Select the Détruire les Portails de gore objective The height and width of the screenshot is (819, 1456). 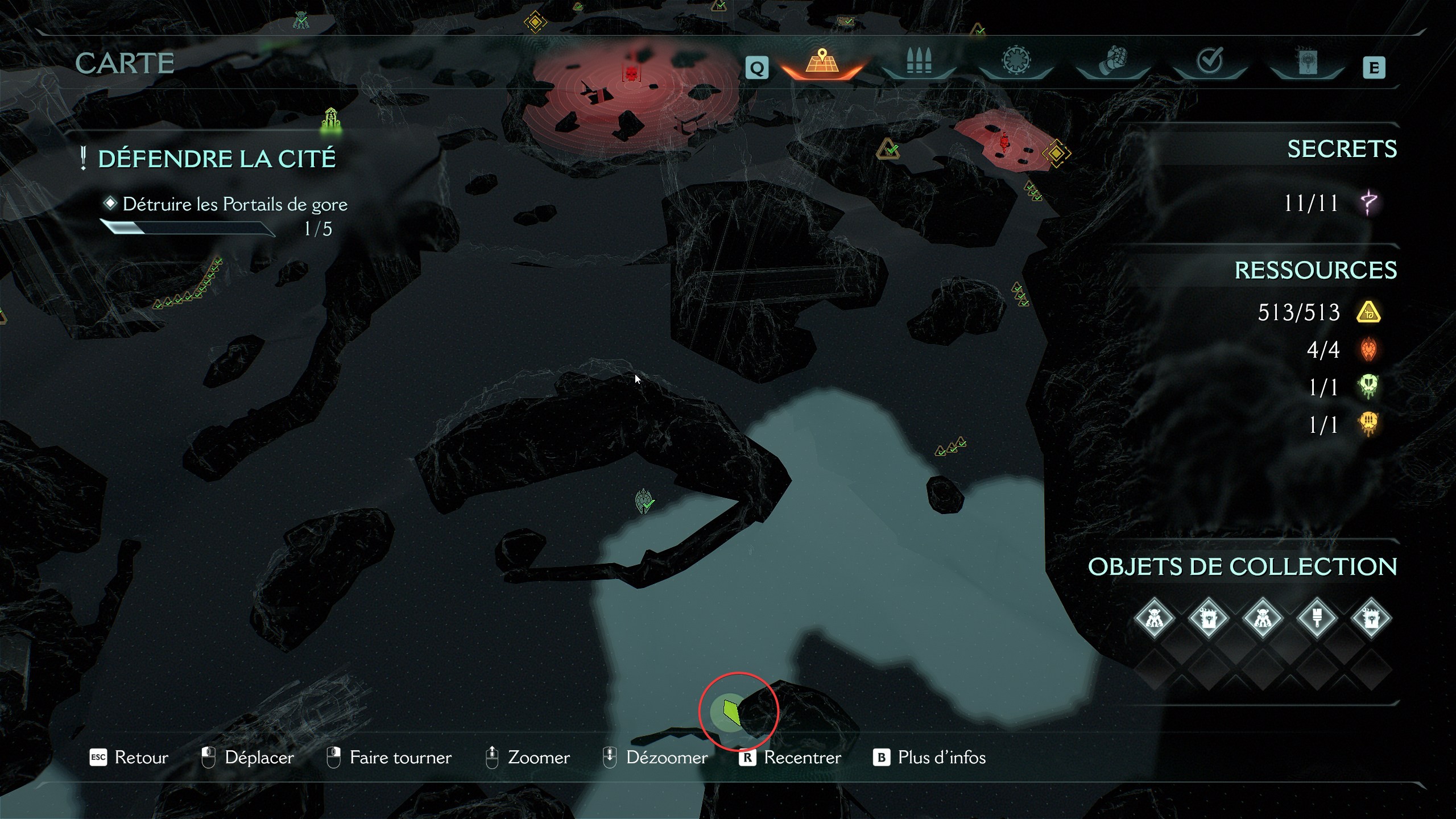click(234, 204)
